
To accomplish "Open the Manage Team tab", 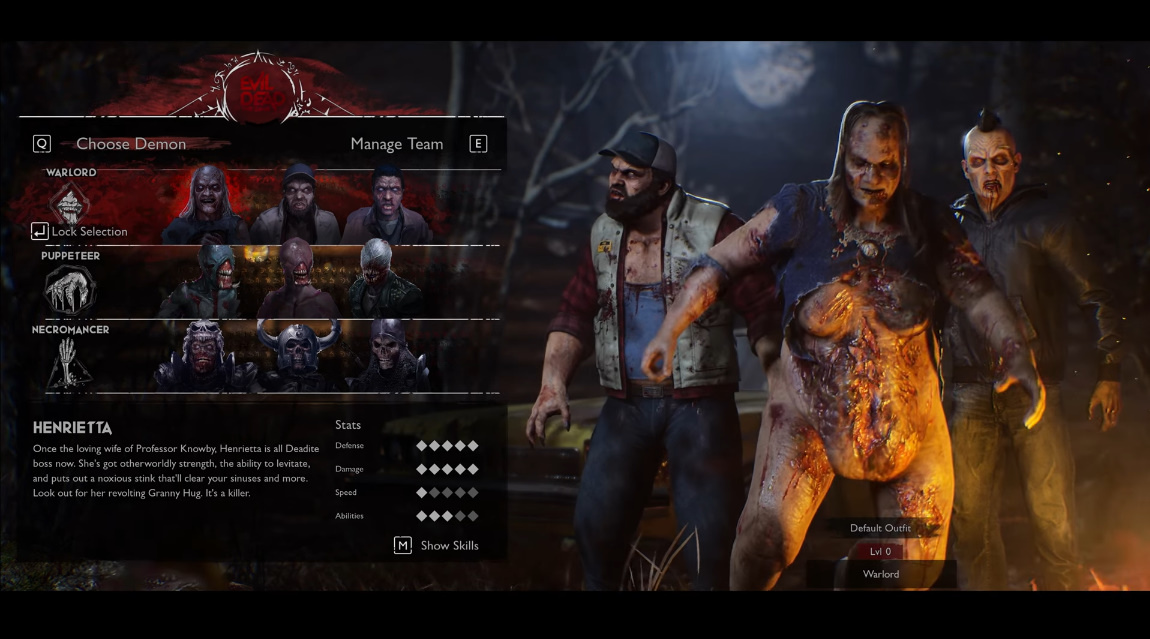I will click(396, 144).
